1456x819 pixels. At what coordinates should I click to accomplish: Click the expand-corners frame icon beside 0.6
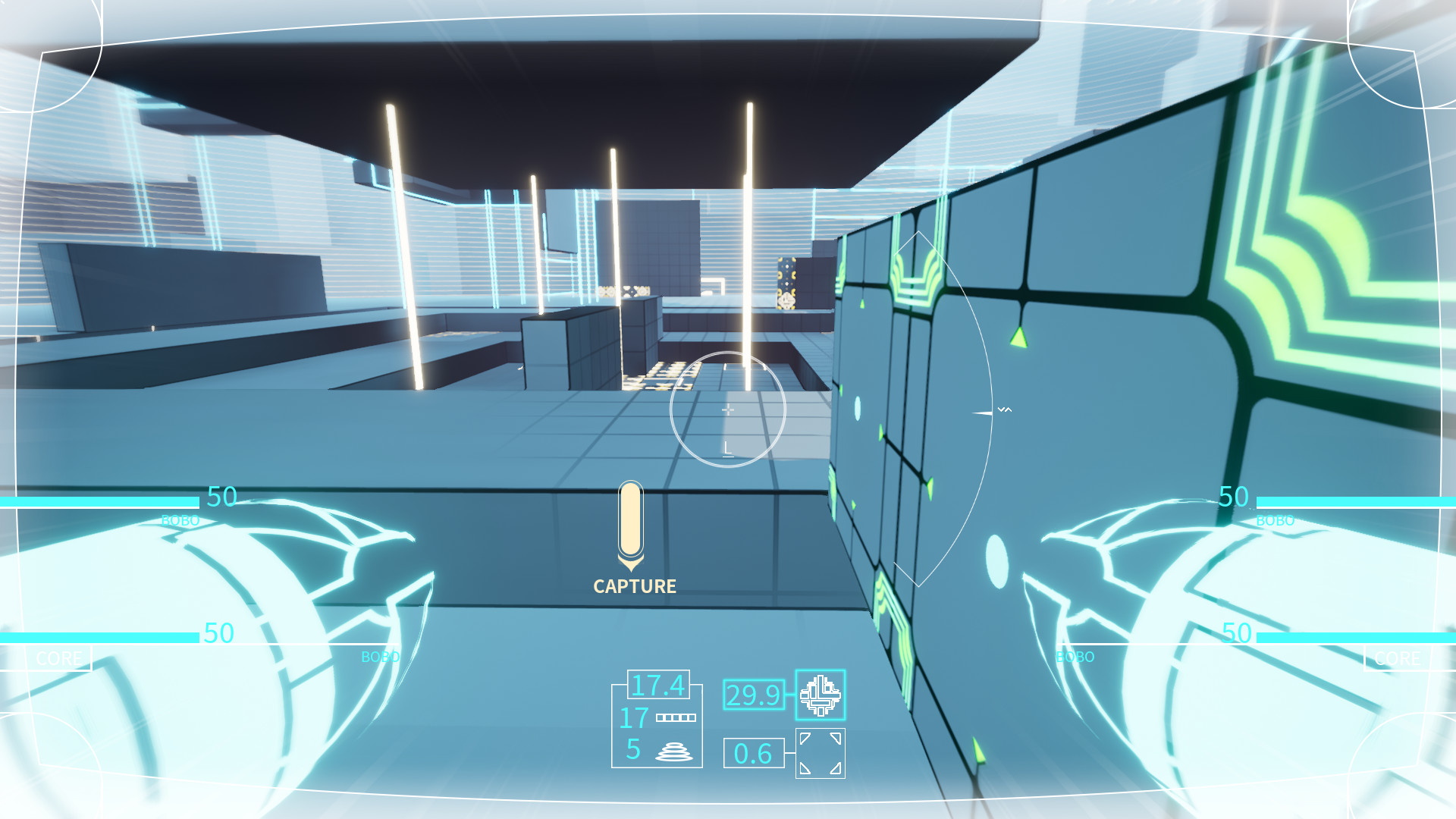tap(820, 754)
